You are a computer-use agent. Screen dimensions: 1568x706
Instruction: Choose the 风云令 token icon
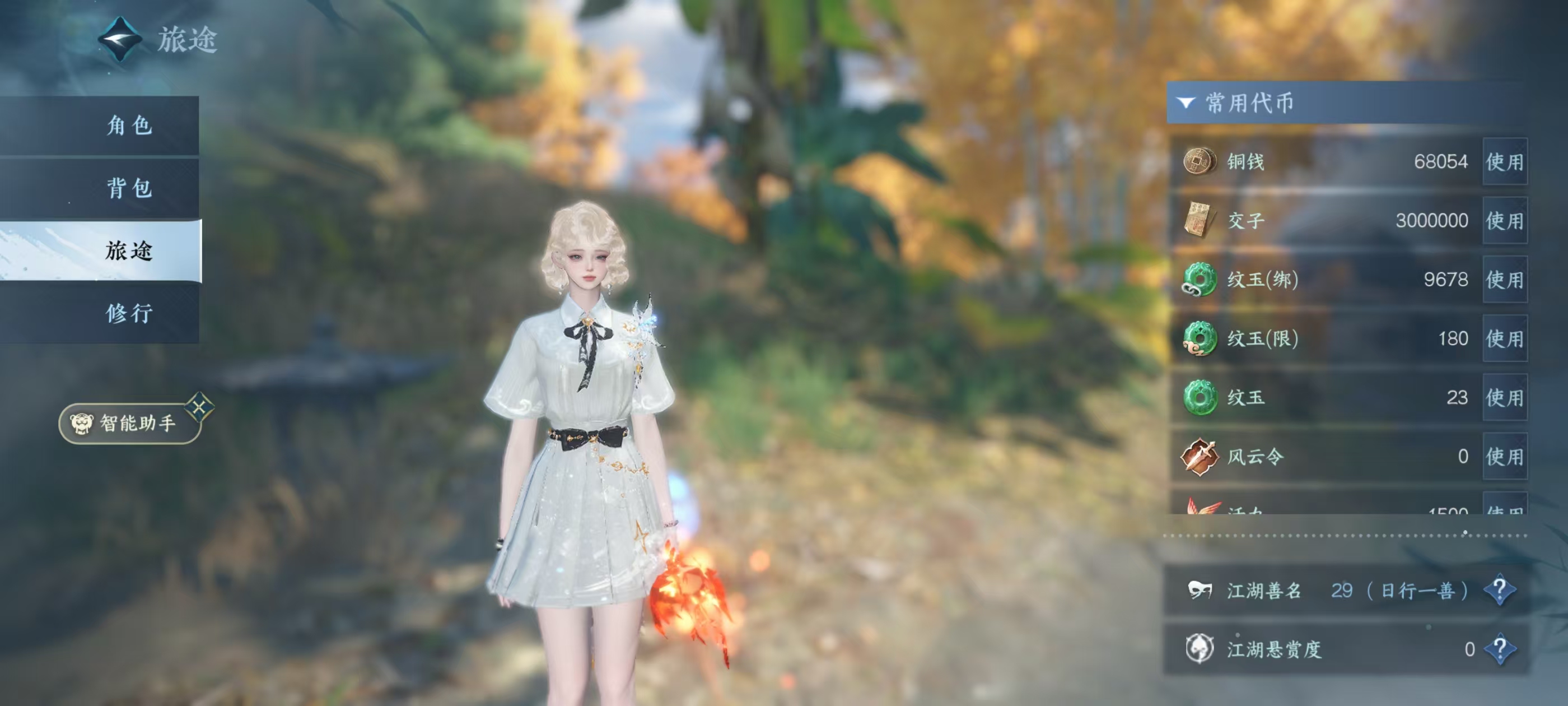click(1198, 456)
